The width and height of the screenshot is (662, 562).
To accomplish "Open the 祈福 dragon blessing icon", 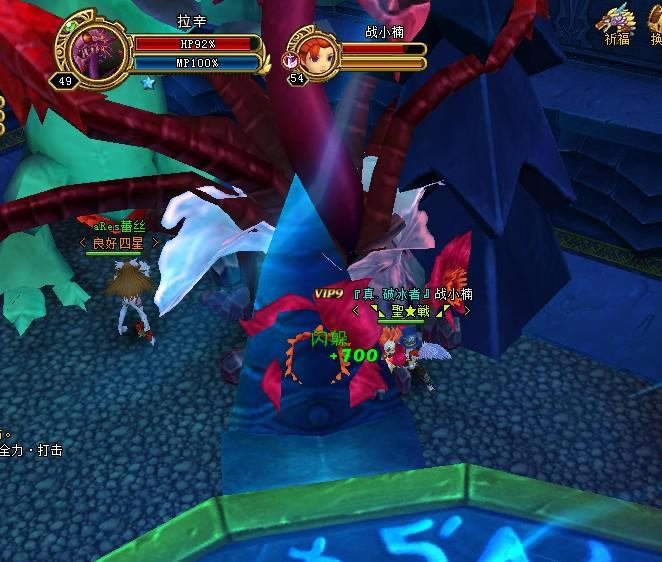I will pos(616,22).
